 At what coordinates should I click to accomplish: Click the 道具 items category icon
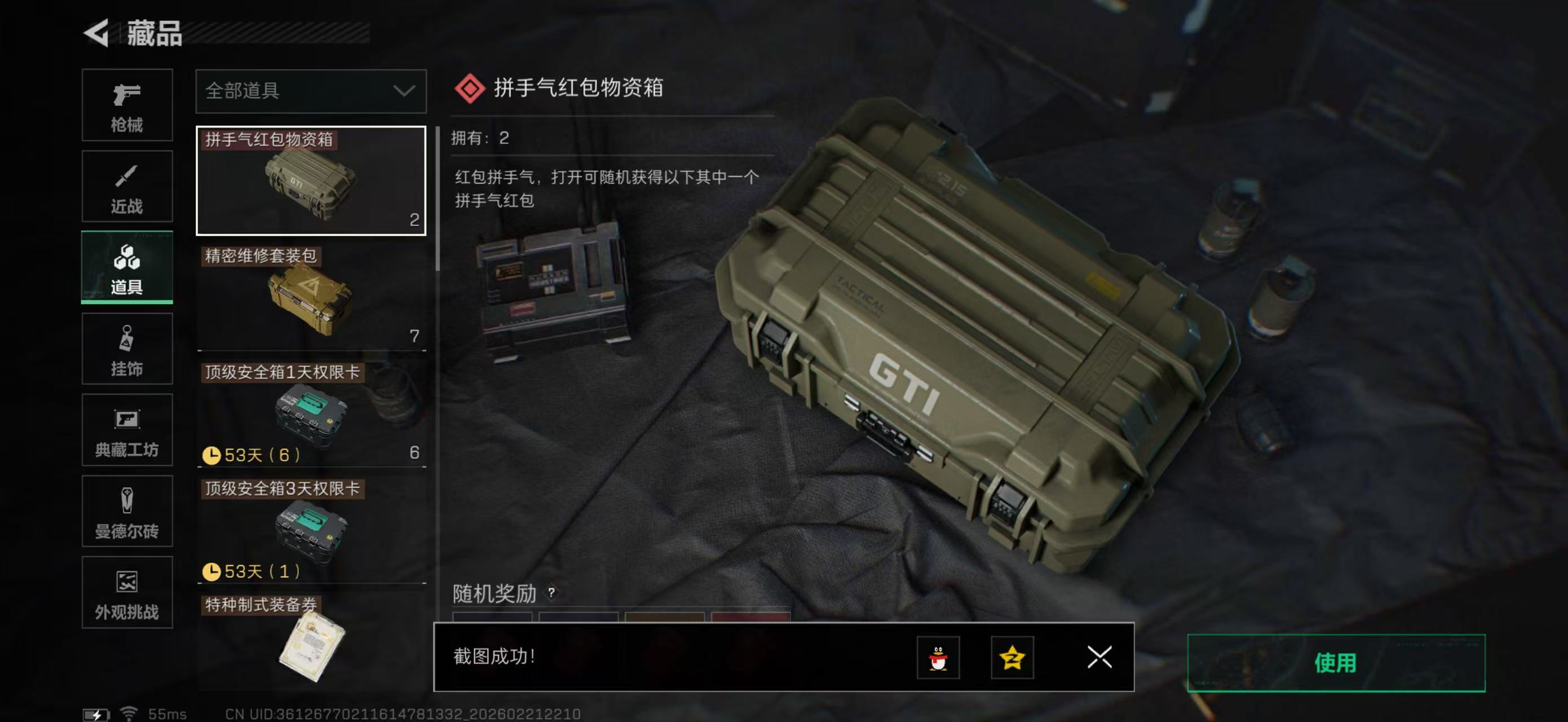127,267
